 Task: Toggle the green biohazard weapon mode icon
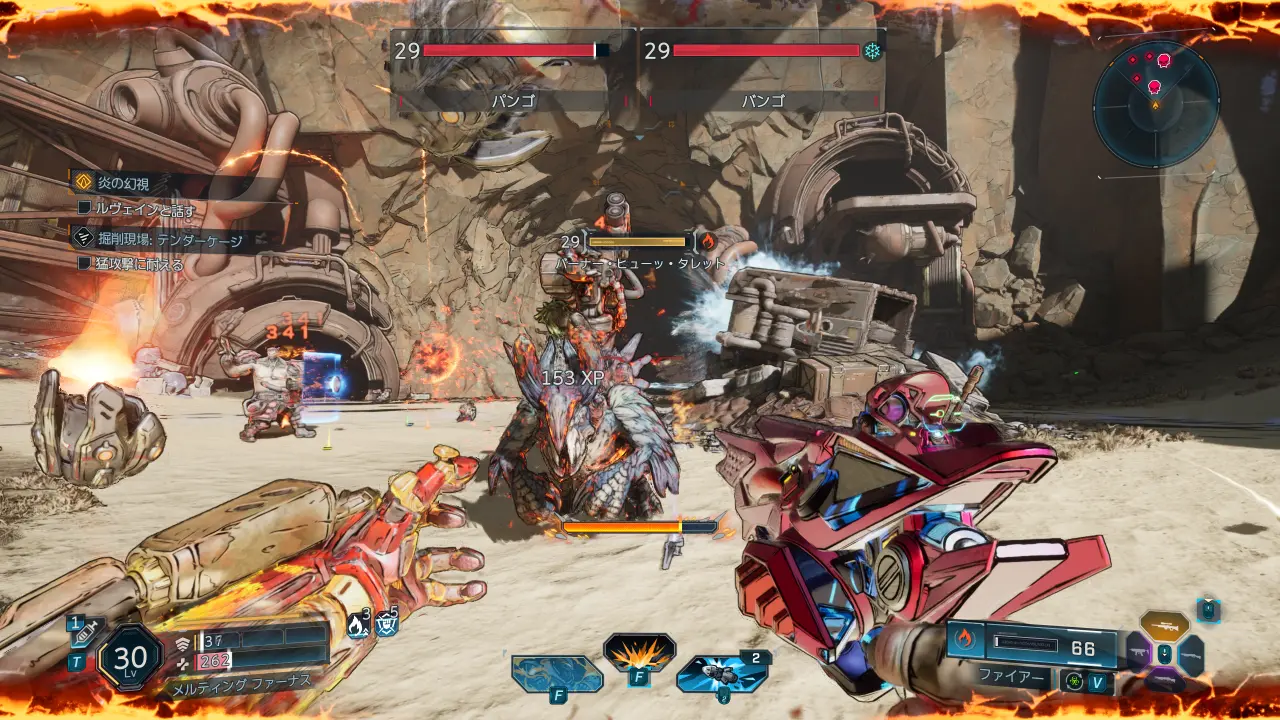1074,682
